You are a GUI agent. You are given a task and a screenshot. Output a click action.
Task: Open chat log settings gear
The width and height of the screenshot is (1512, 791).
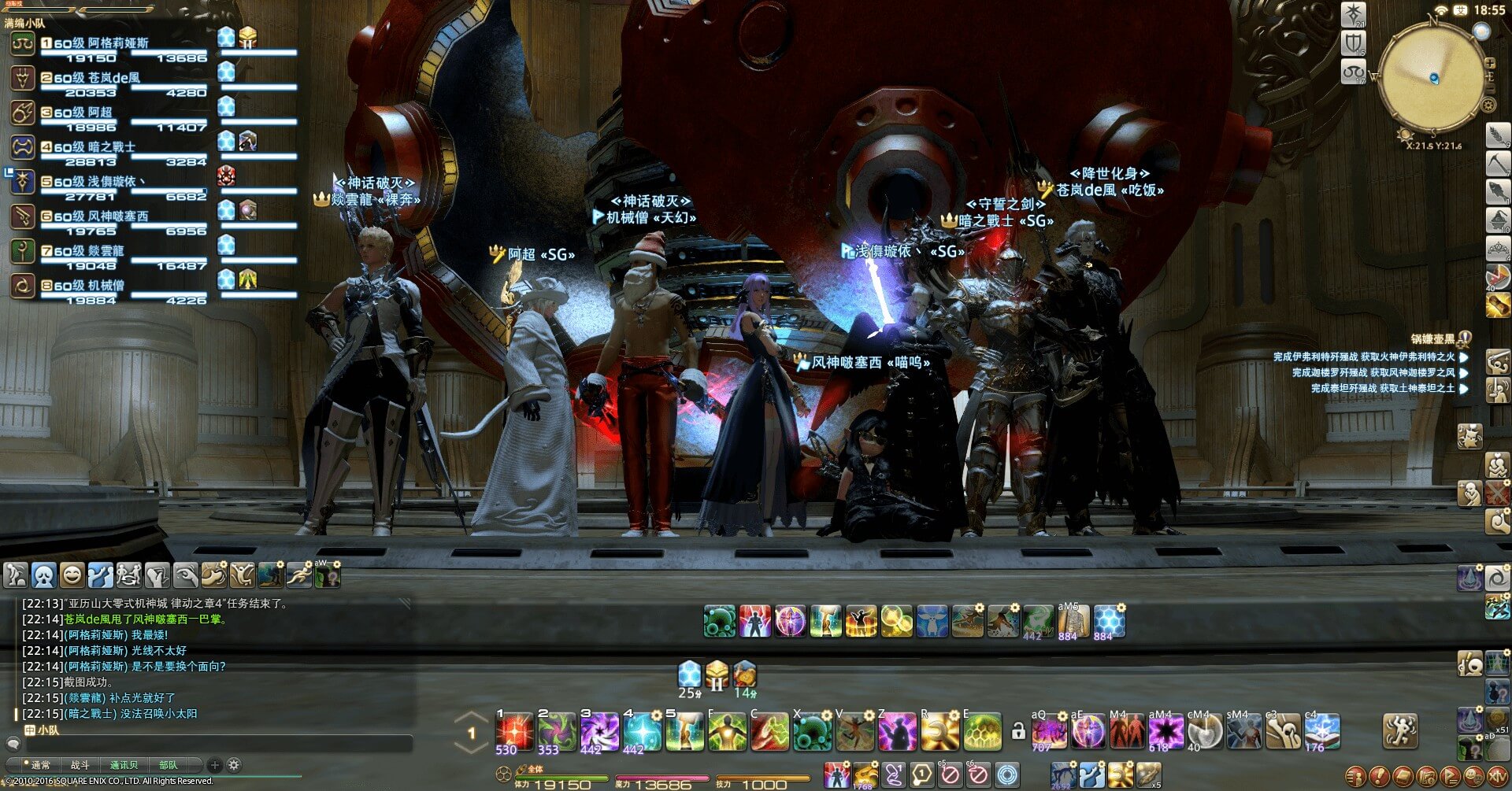tap(234, 765)
